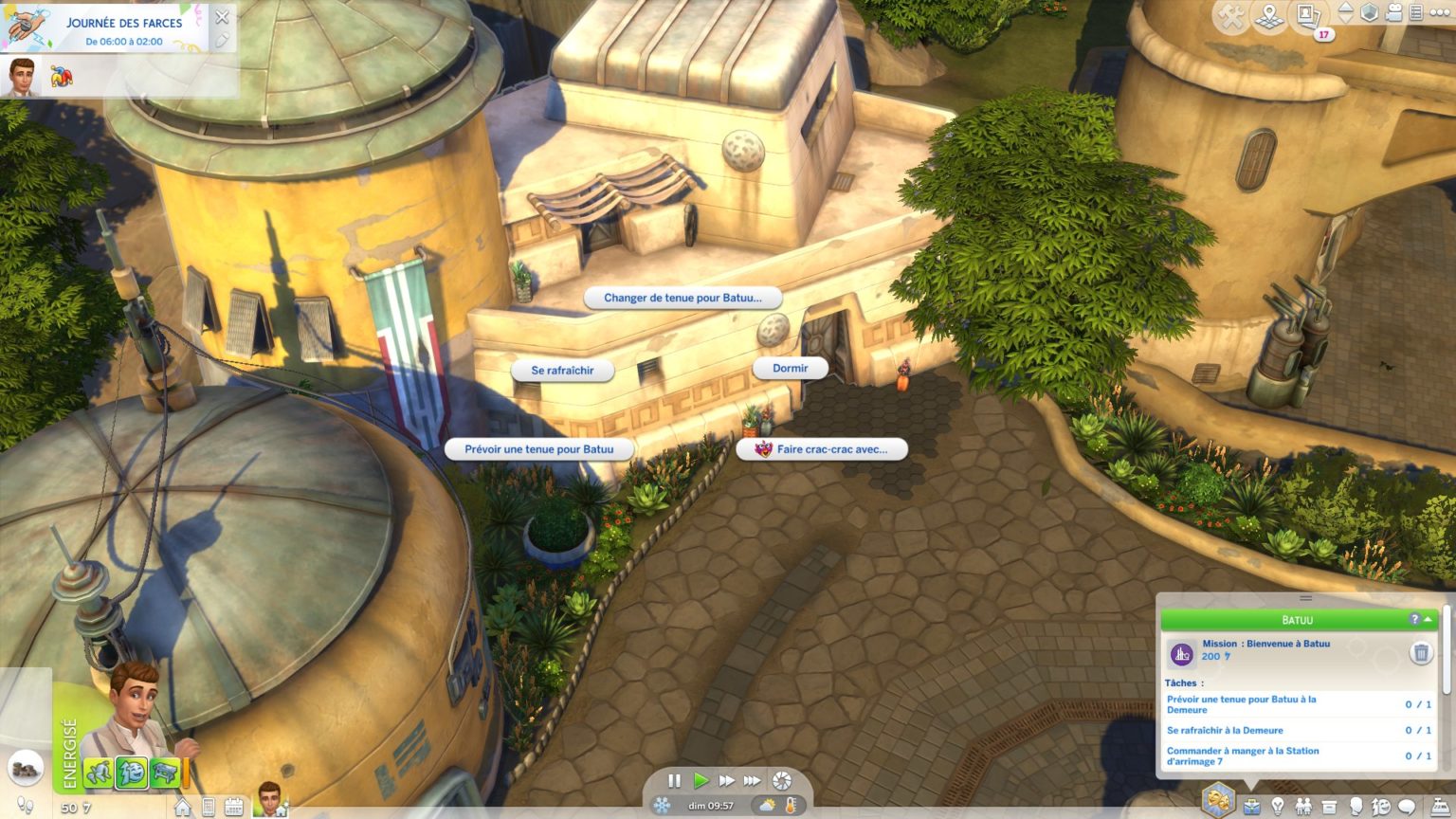Viewport: 1456px width, 819px height.
Task: Switch to triple-arrow ultra speed
Action: pos(752,781)
